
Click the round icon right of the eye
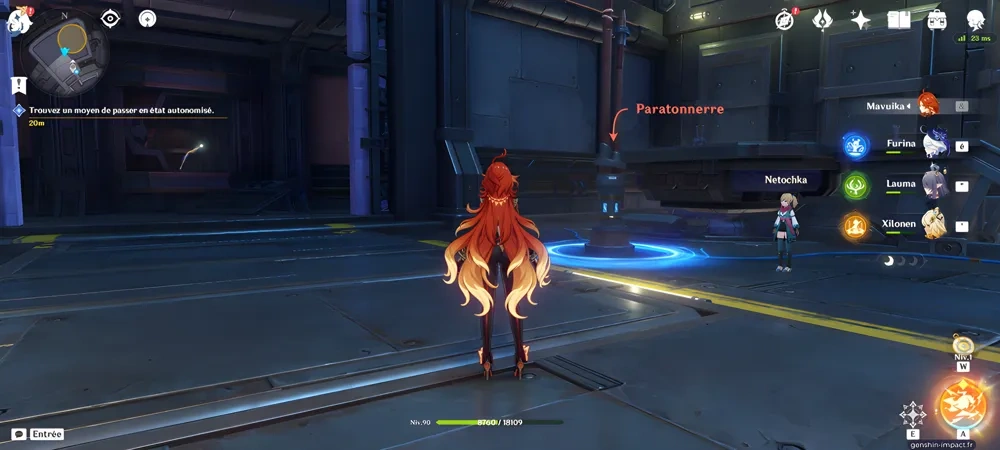pyautogui.click(x=148, y=19)
